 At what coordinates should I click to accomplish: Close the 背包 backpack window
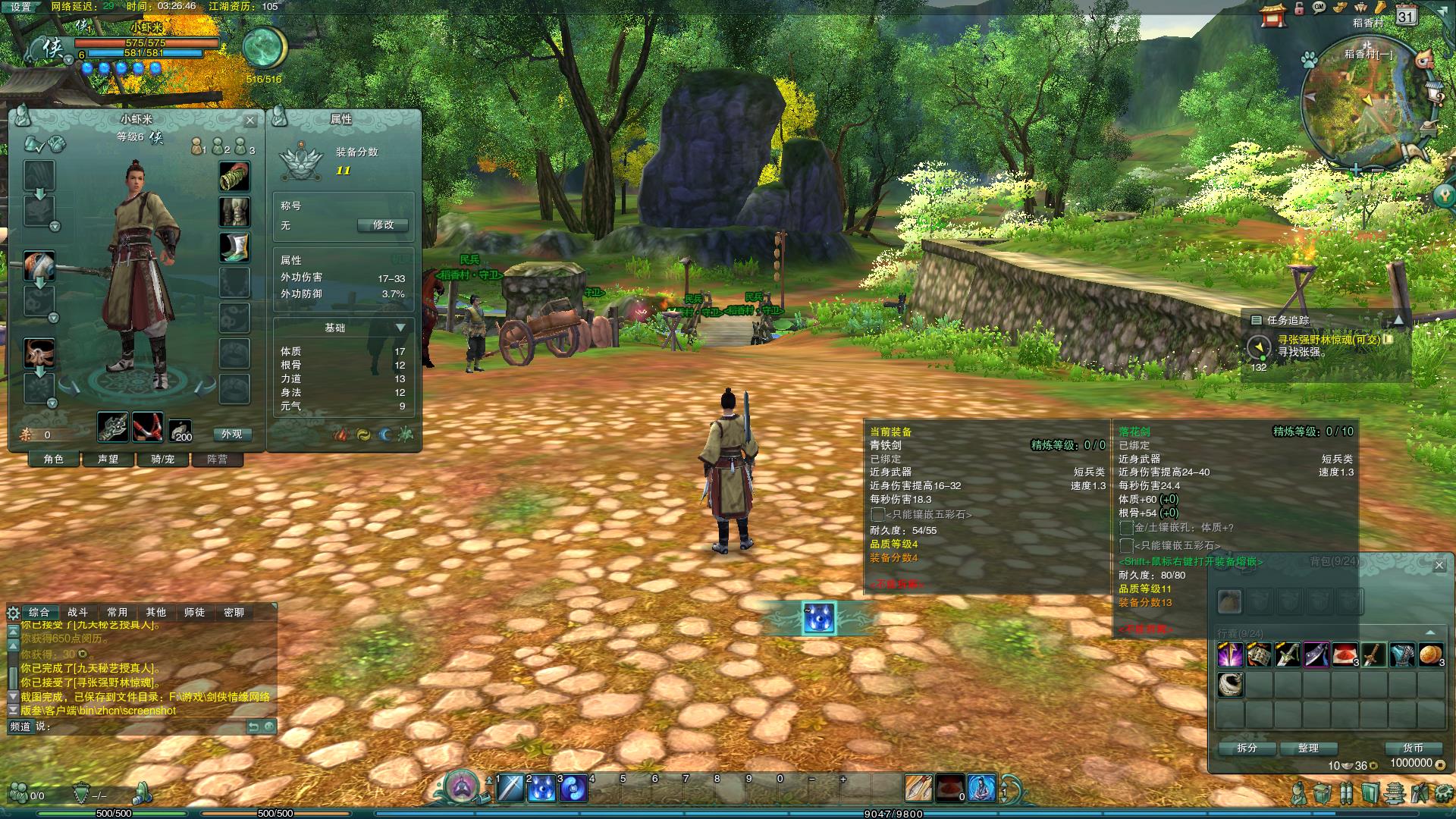1439,565
